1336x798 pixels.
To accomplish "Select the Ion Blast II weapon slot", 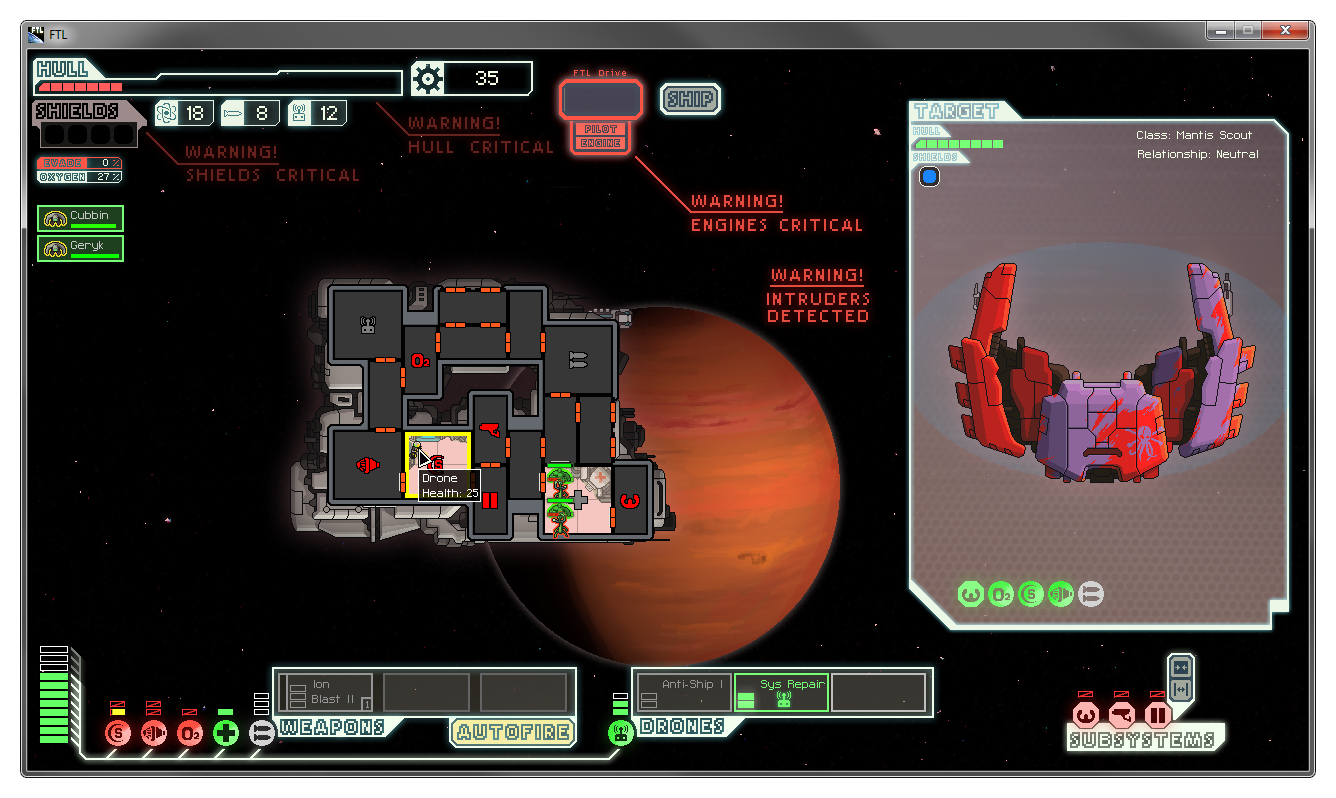I will tap(325, 692).
